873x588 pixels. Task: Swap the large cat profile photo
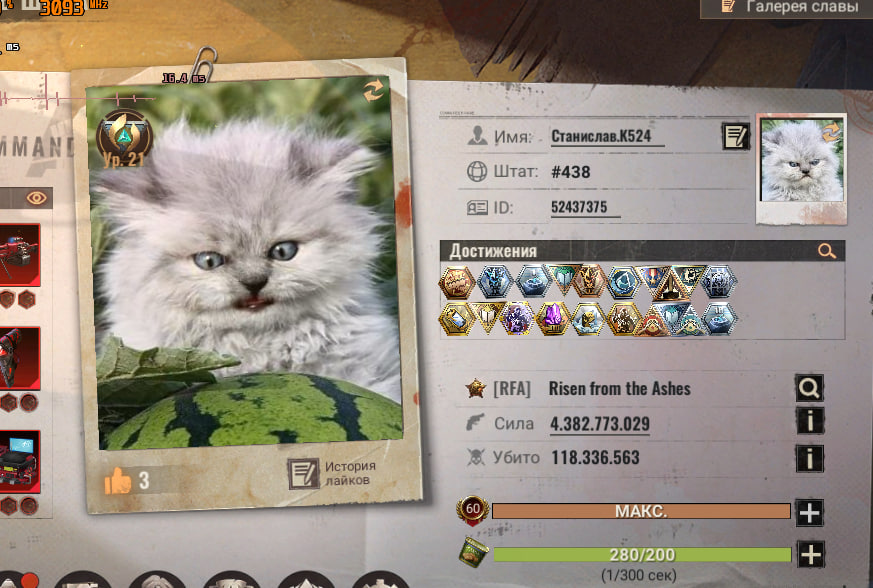(x=373, y=91)
